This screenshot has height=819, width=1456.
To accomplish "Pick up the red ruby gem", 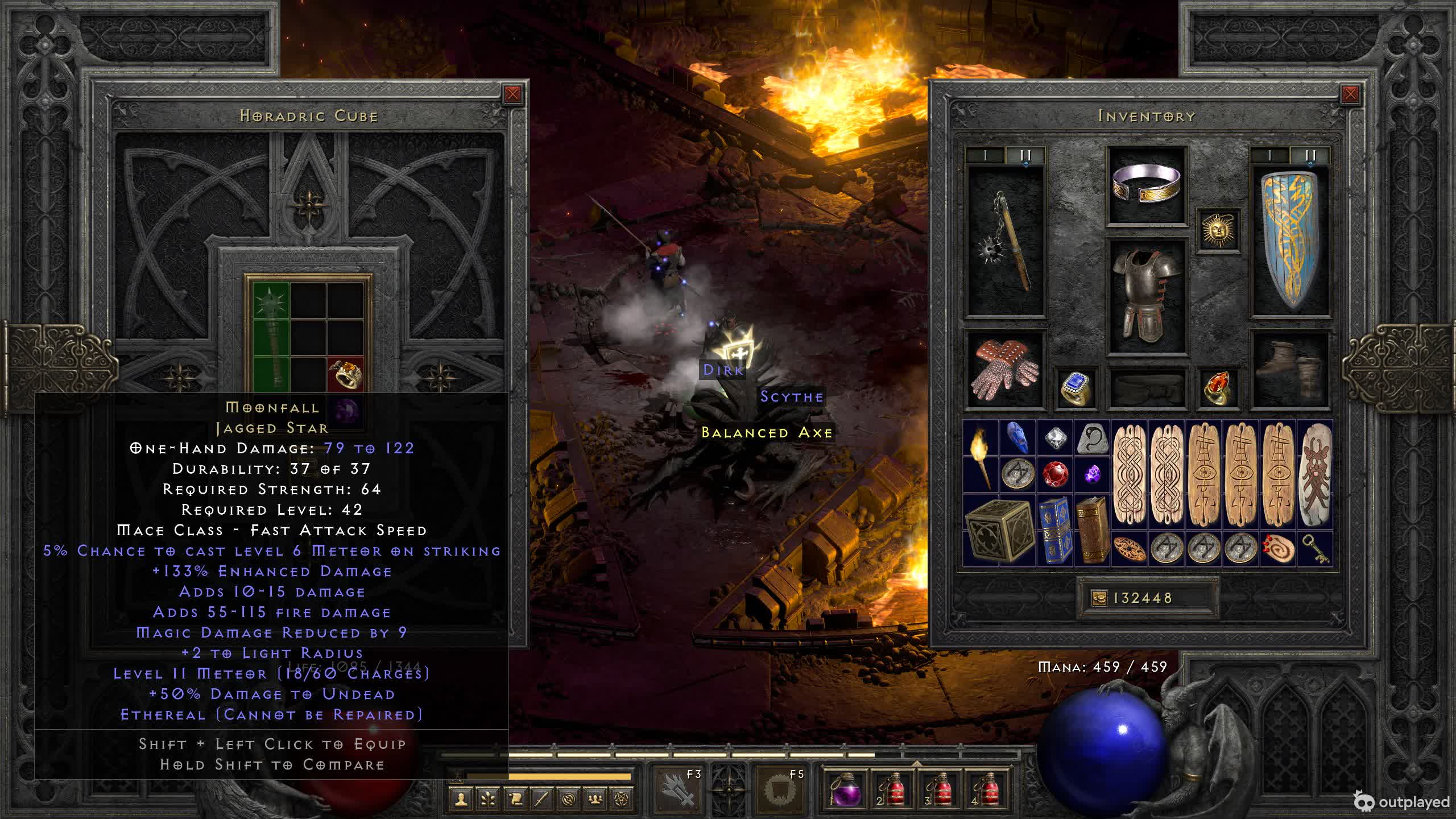I will 1055,473.
